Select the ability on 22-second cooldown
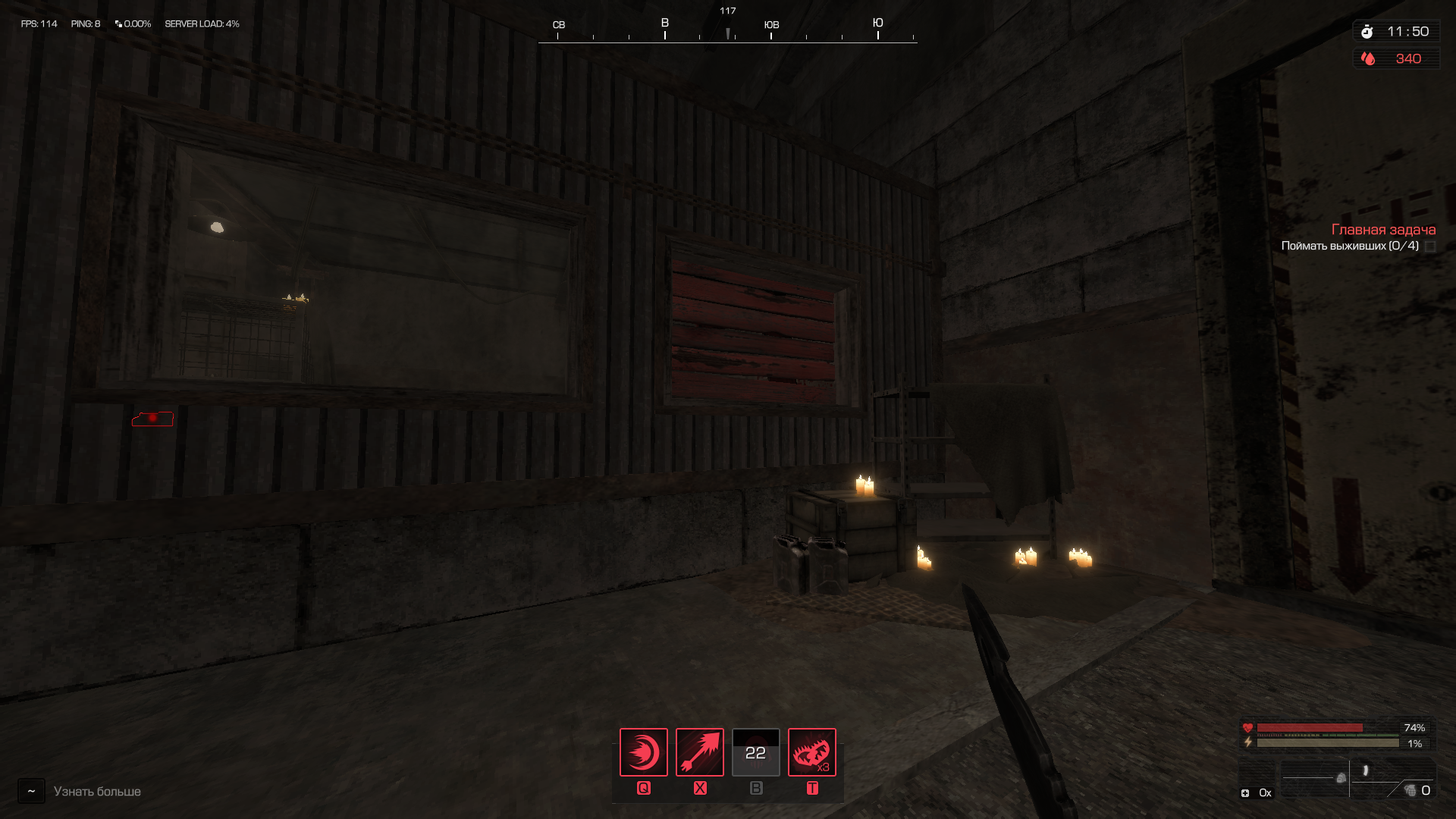Viewport: 1456px width, 819px height. tap(755, 752)
